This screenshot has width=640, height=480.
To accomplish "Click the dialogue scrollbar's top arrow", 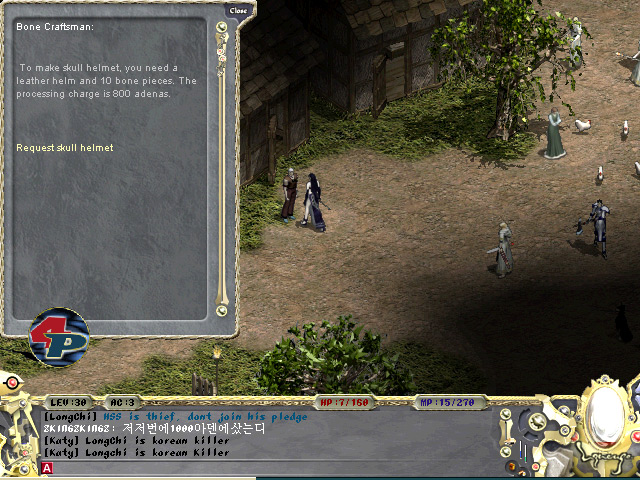I will coord(221,27).
